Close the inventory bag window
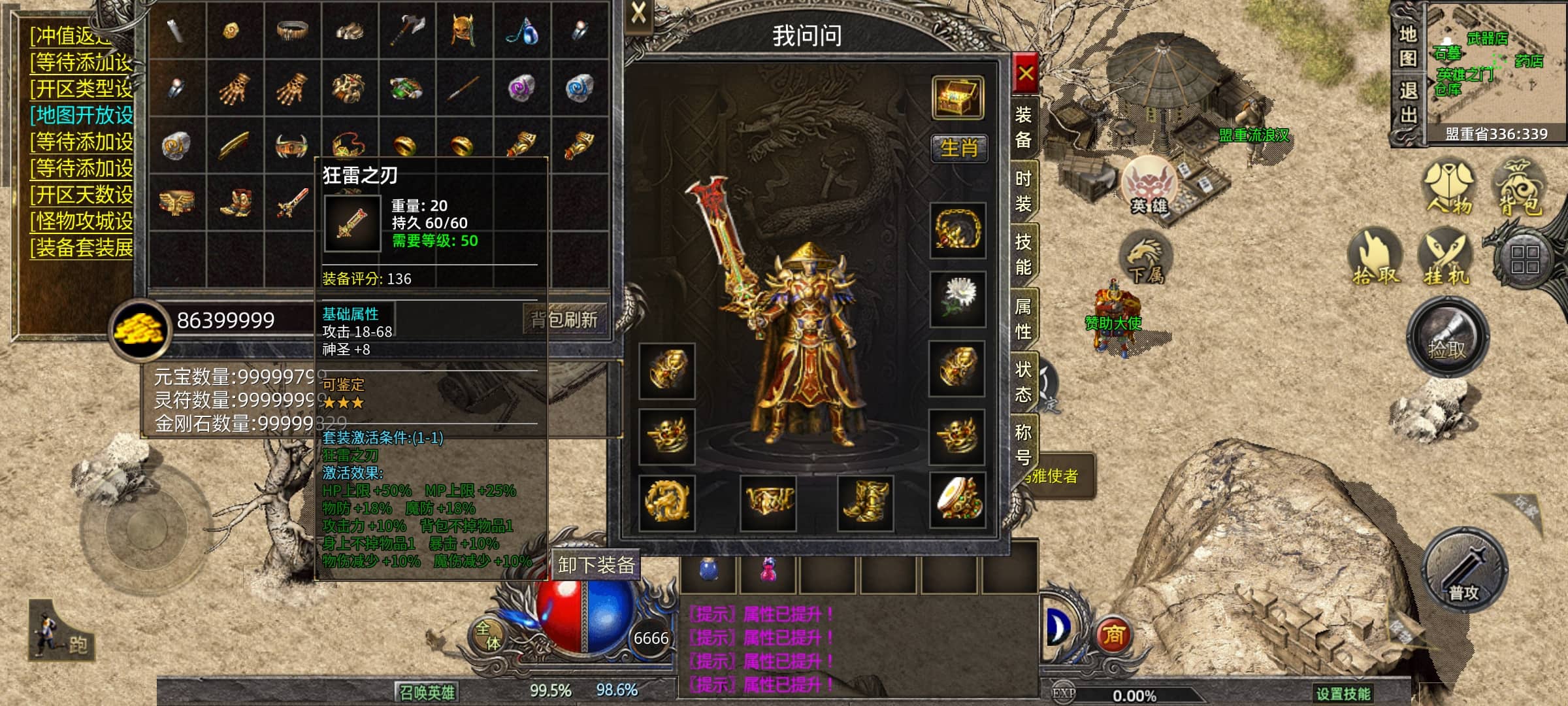This screenshot has width=1568, height=706. [x=638, y=12]
